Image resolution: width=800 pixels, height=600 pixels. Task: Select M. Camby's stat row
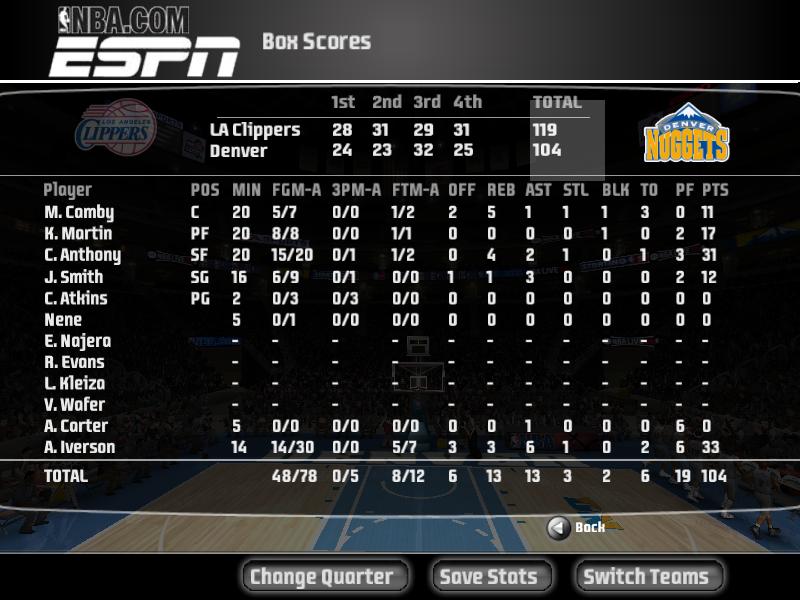point(80,212)
